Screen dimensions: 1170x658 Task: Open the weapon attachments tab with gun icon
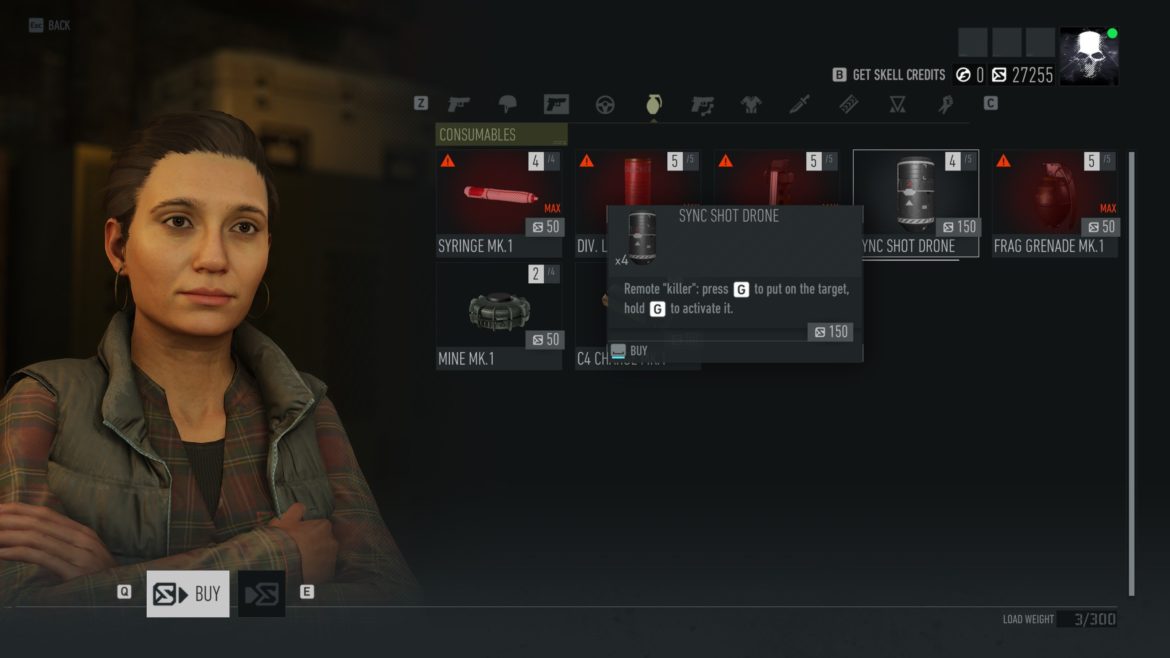(x=703, y=104)
